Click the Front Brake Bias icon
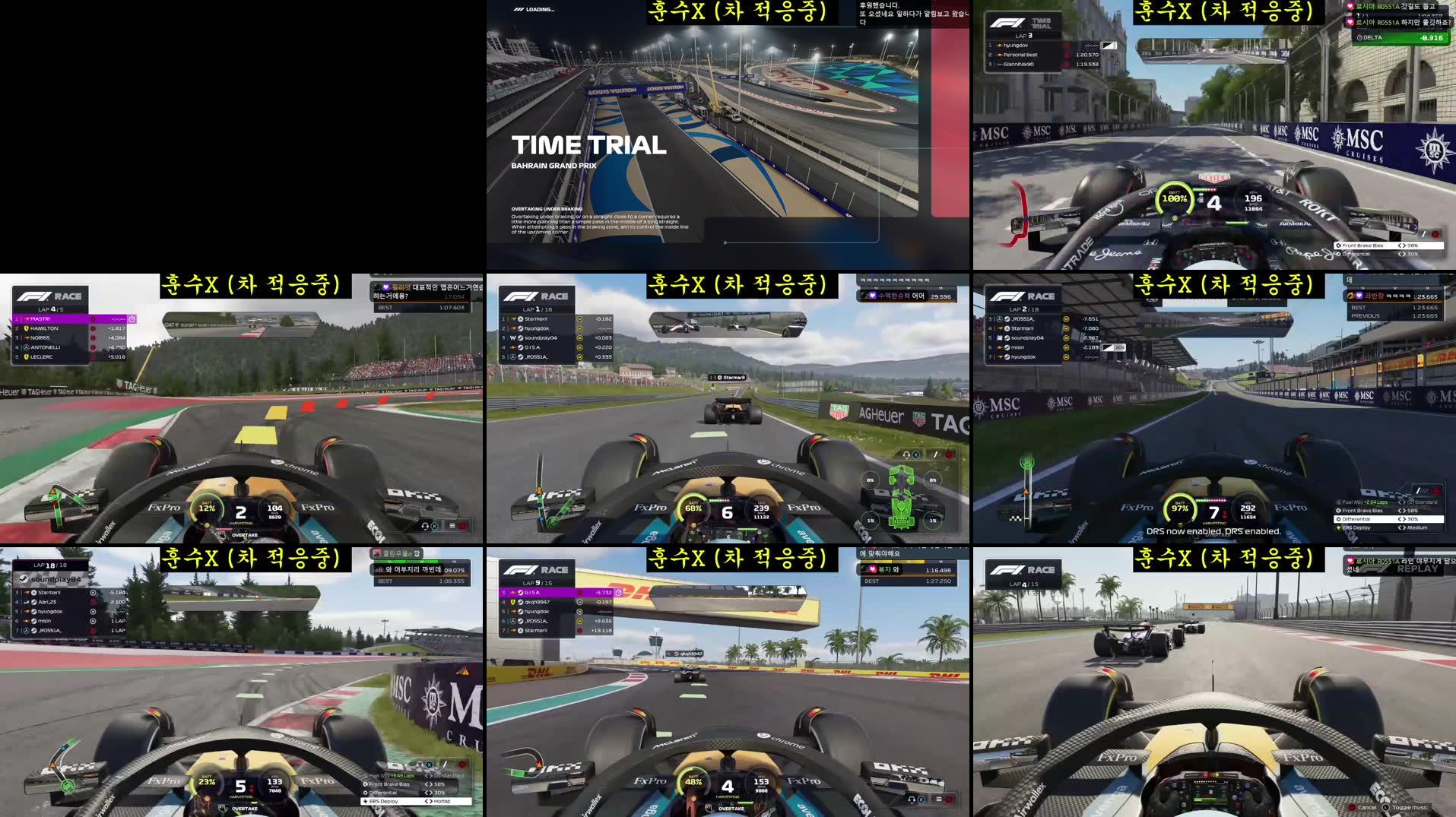The image size is (1456, 817). pos(1338,511)
